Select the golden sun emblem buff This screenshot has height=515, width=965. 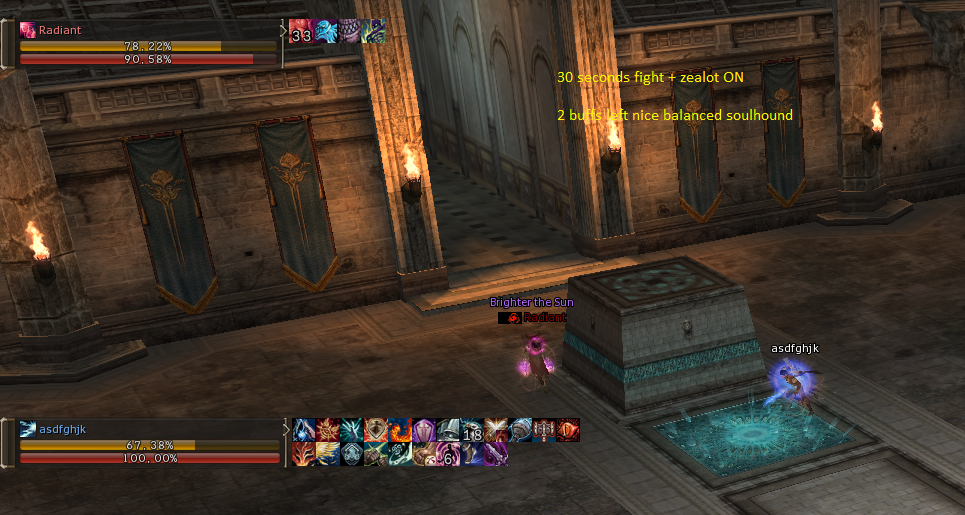coord(328,430)
